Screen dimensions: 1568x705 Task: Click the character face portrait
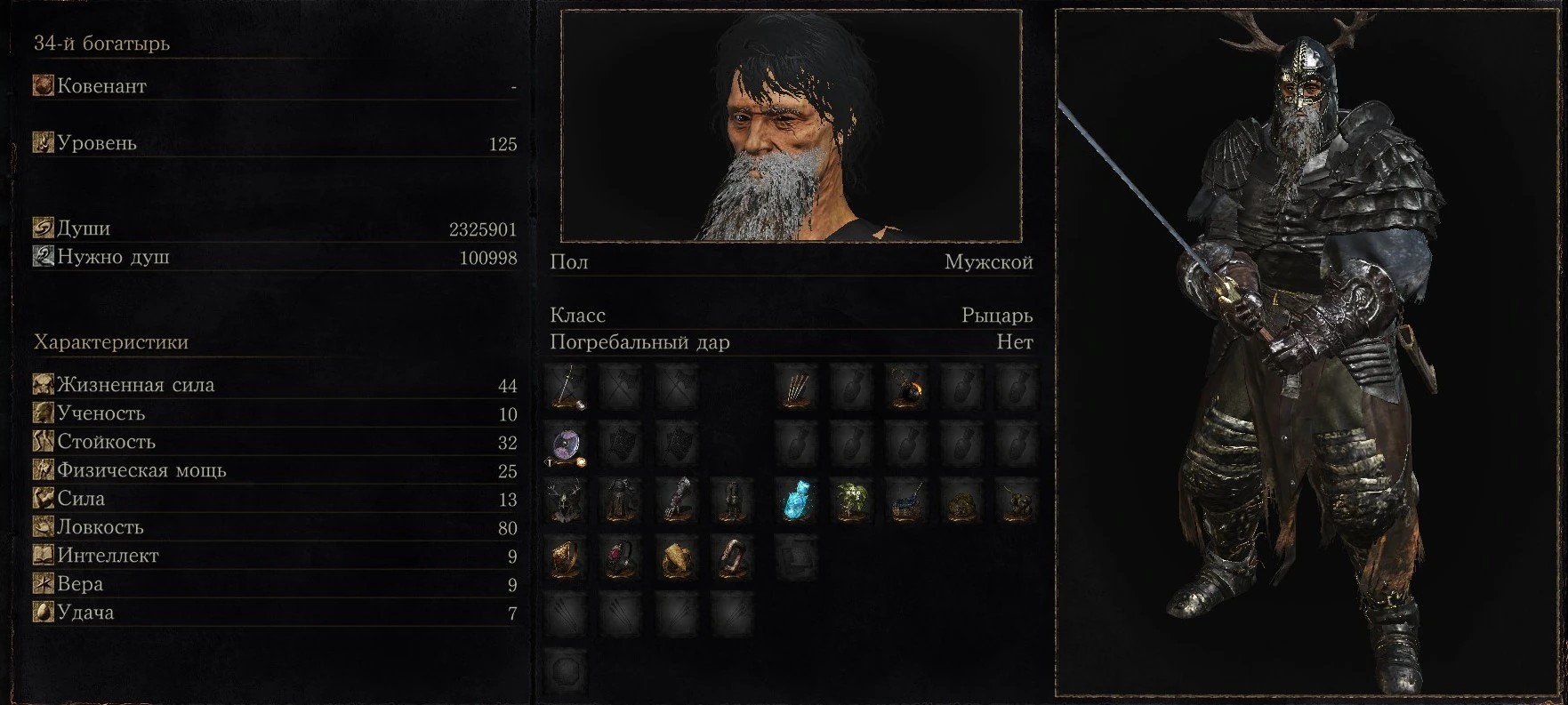791,126
